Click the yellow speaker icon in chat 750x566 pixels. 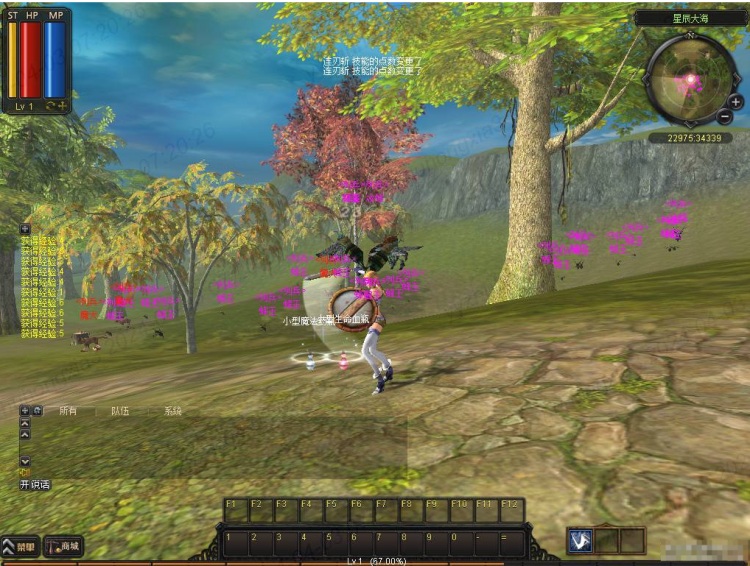coord(25,472)
